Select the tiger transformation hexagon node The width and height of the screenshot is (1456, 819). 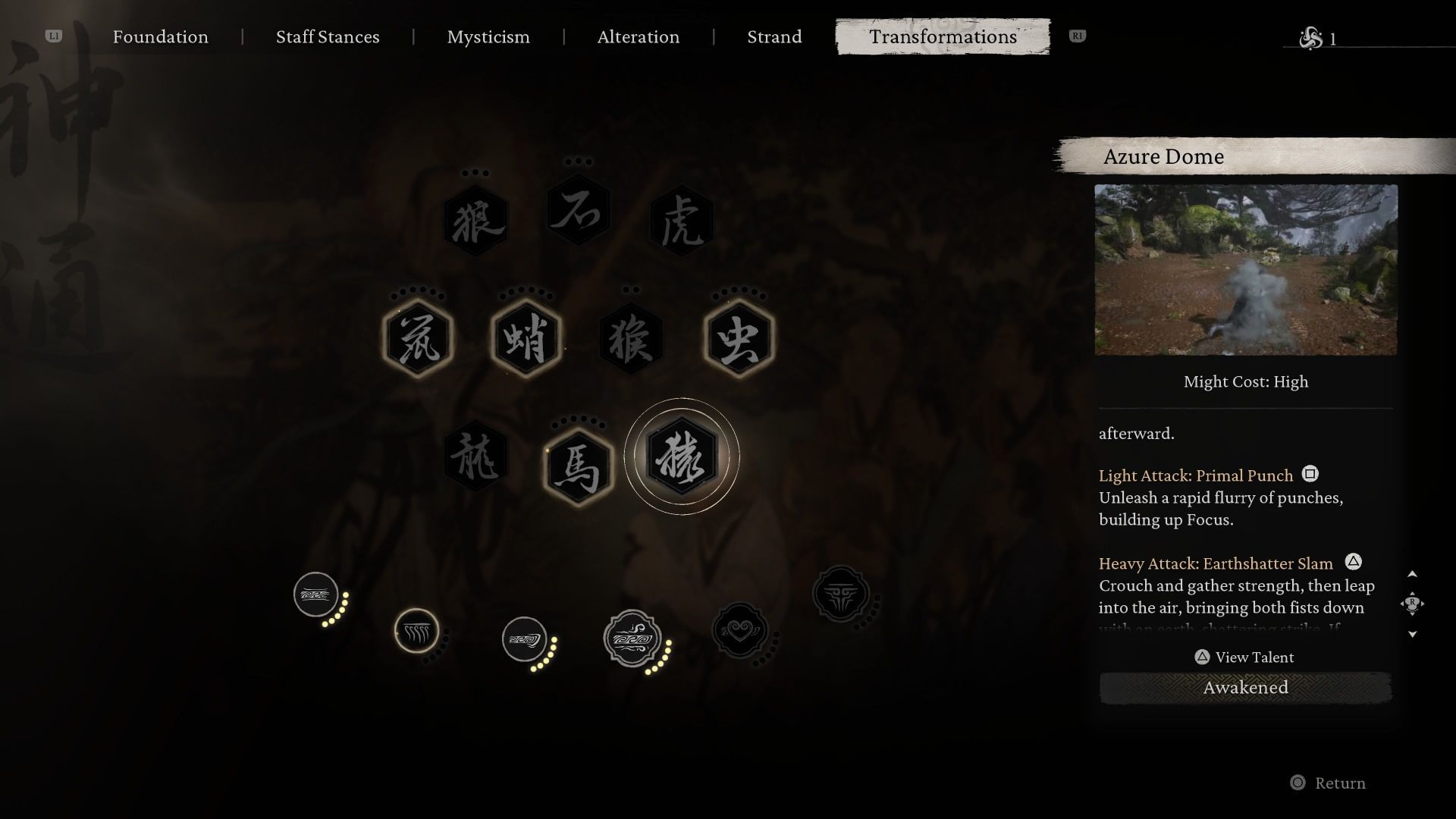tap(681, 220)
